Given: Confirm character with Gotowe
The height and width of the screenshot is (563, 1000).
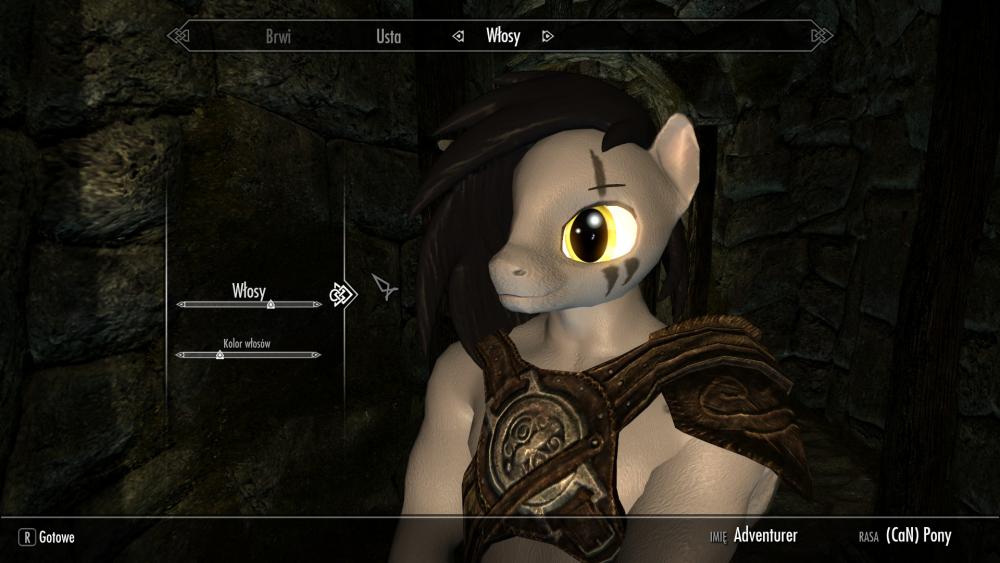Looking at the screenshot, I should pos(48,537).
